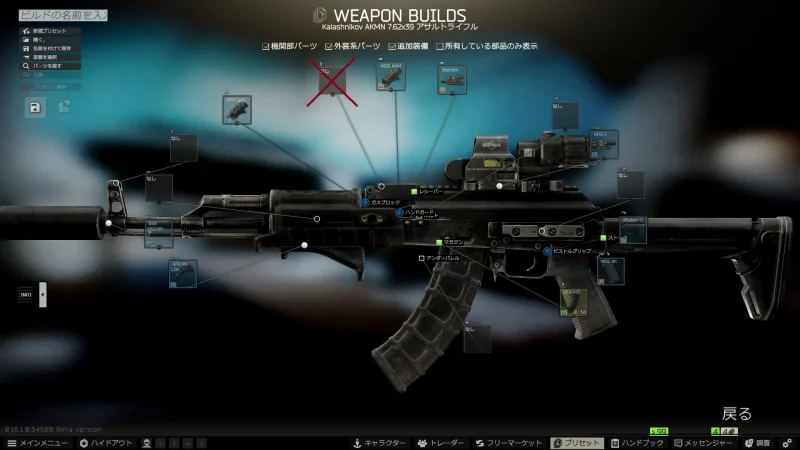This screenshot has height=450, width=800.
Task: Toggle the 外装系パーツ checkbox
Action: tap(327, 46)
